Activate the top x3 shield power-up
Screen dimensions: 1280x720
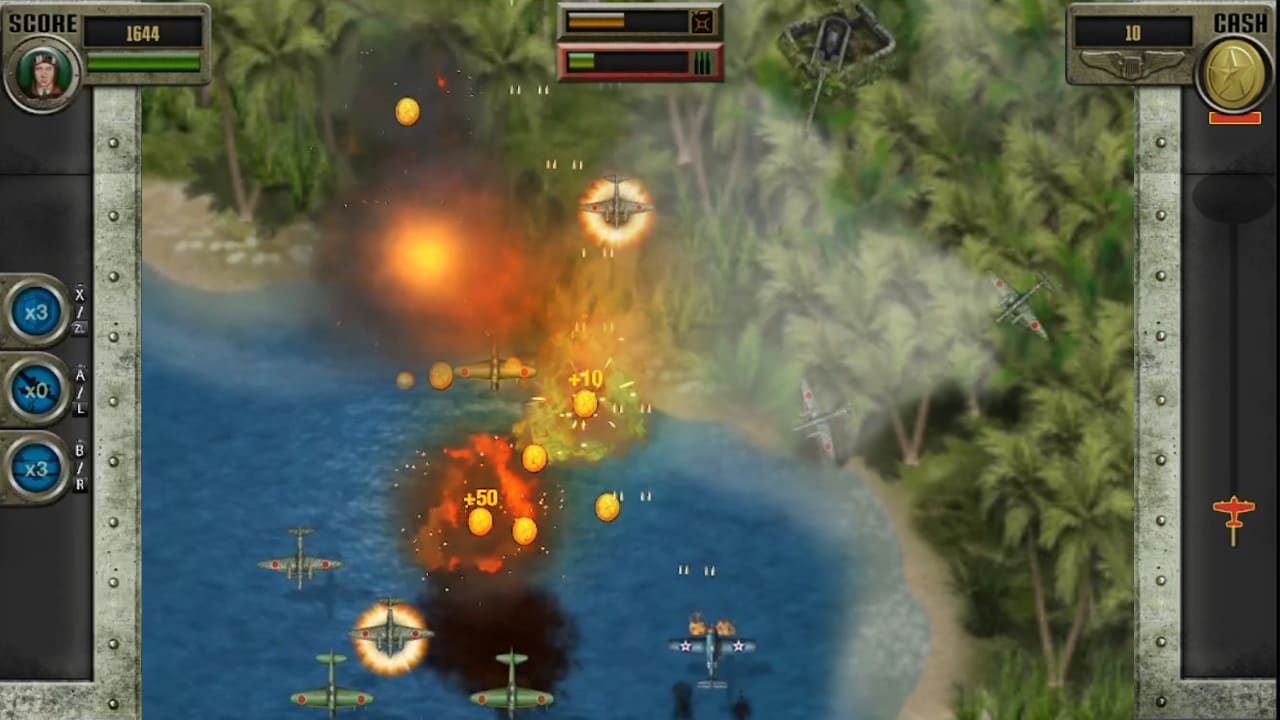tap(36, 312)
